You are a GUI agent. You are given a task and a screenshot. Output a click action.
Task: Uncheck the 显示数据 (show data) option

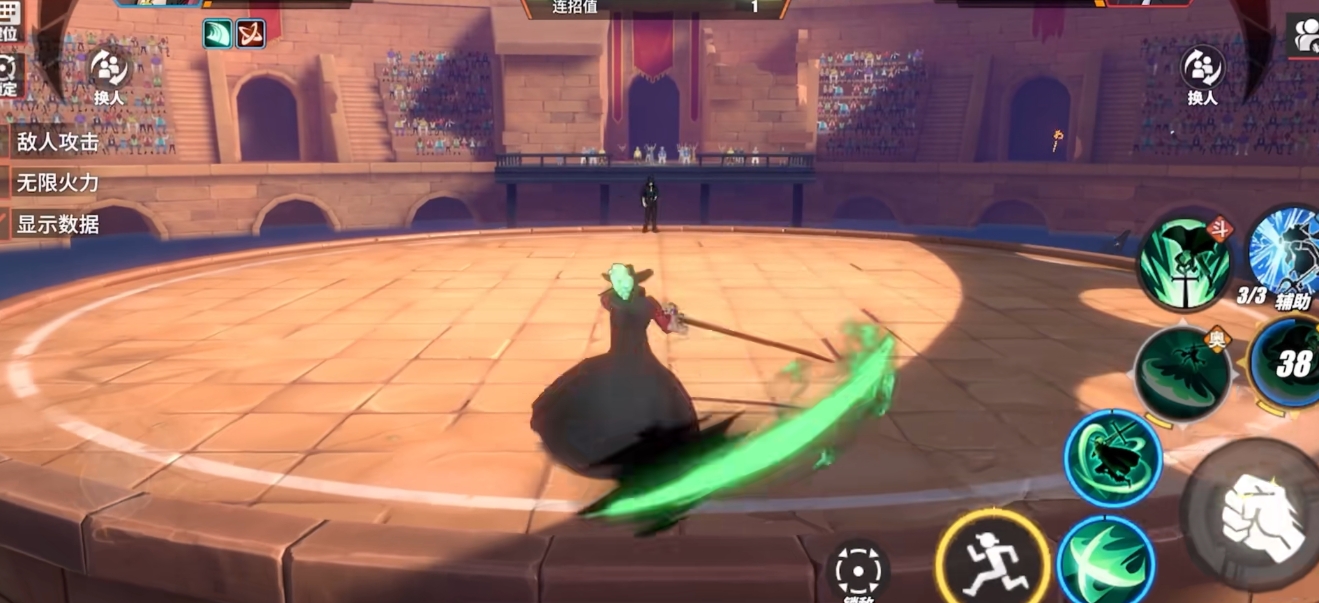pyautogui.click(x=58, y=224)
